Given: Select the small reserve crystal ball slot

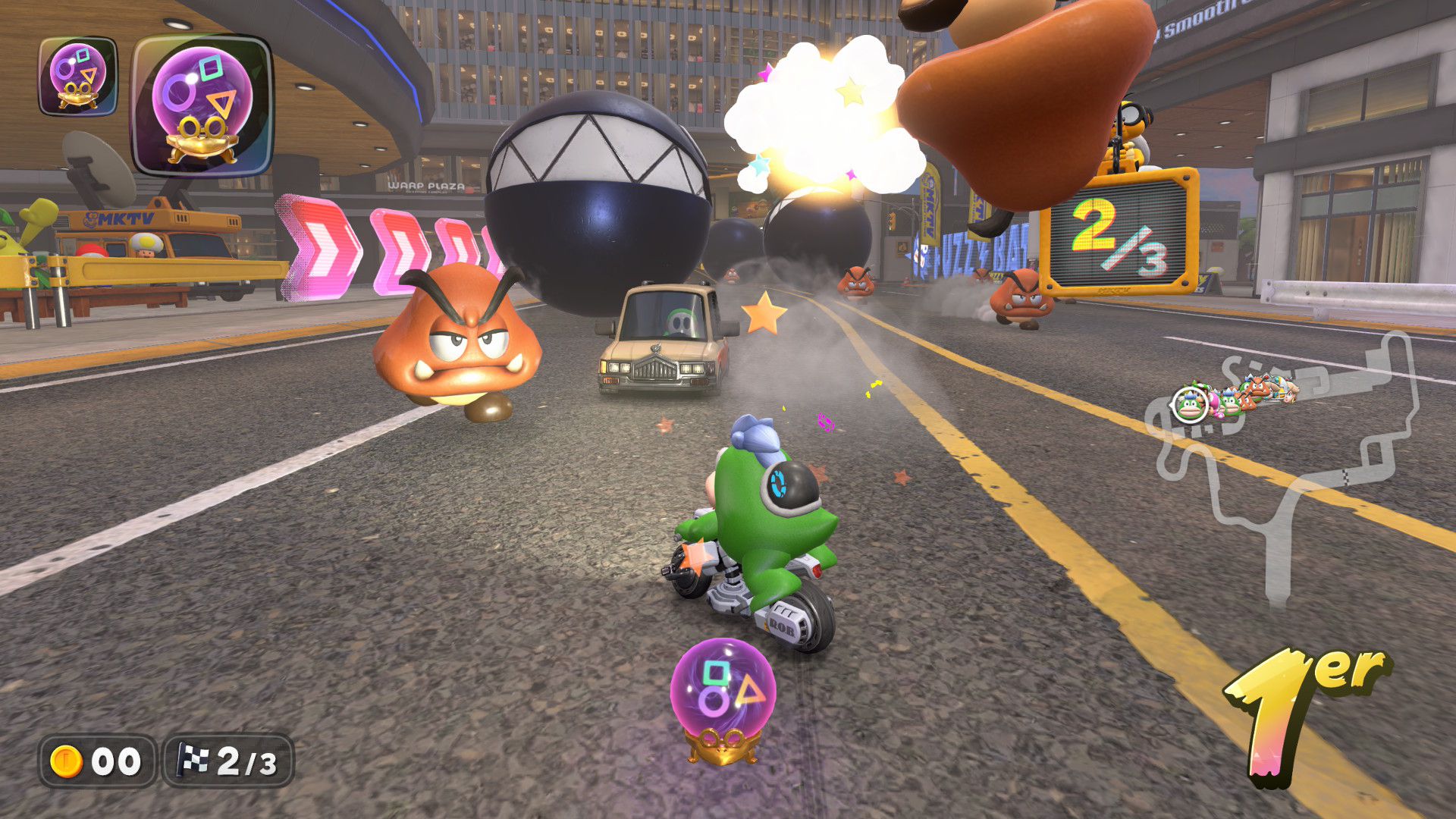Looking at the screenshot, I should tap(78, 77).
